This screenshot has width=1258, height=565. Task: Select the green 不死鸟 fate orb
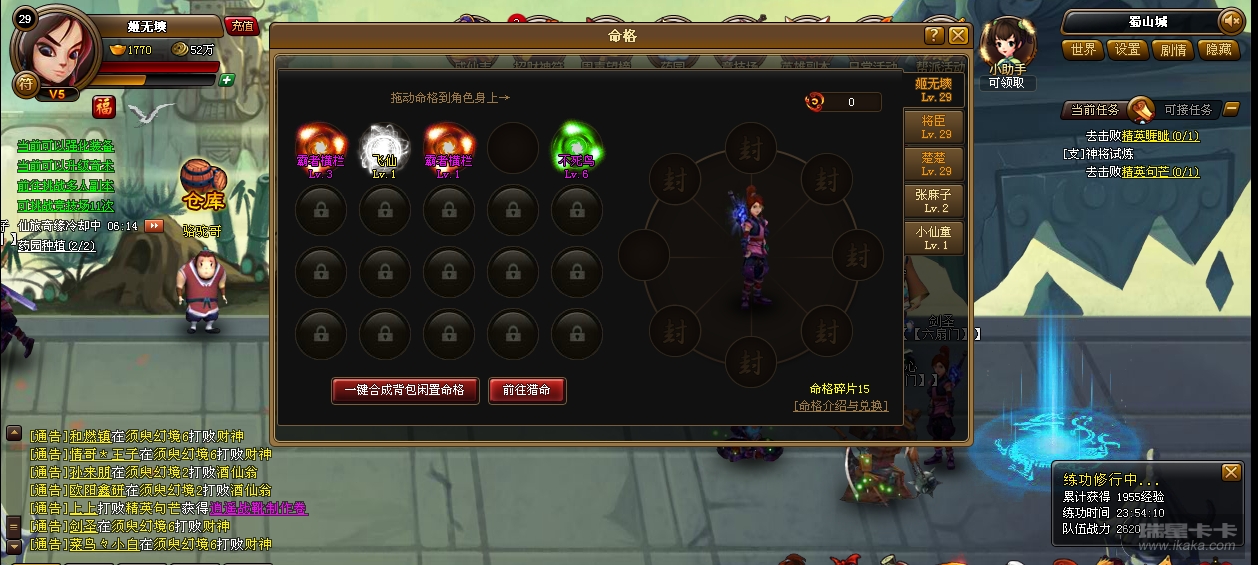[x=577, y=146]
